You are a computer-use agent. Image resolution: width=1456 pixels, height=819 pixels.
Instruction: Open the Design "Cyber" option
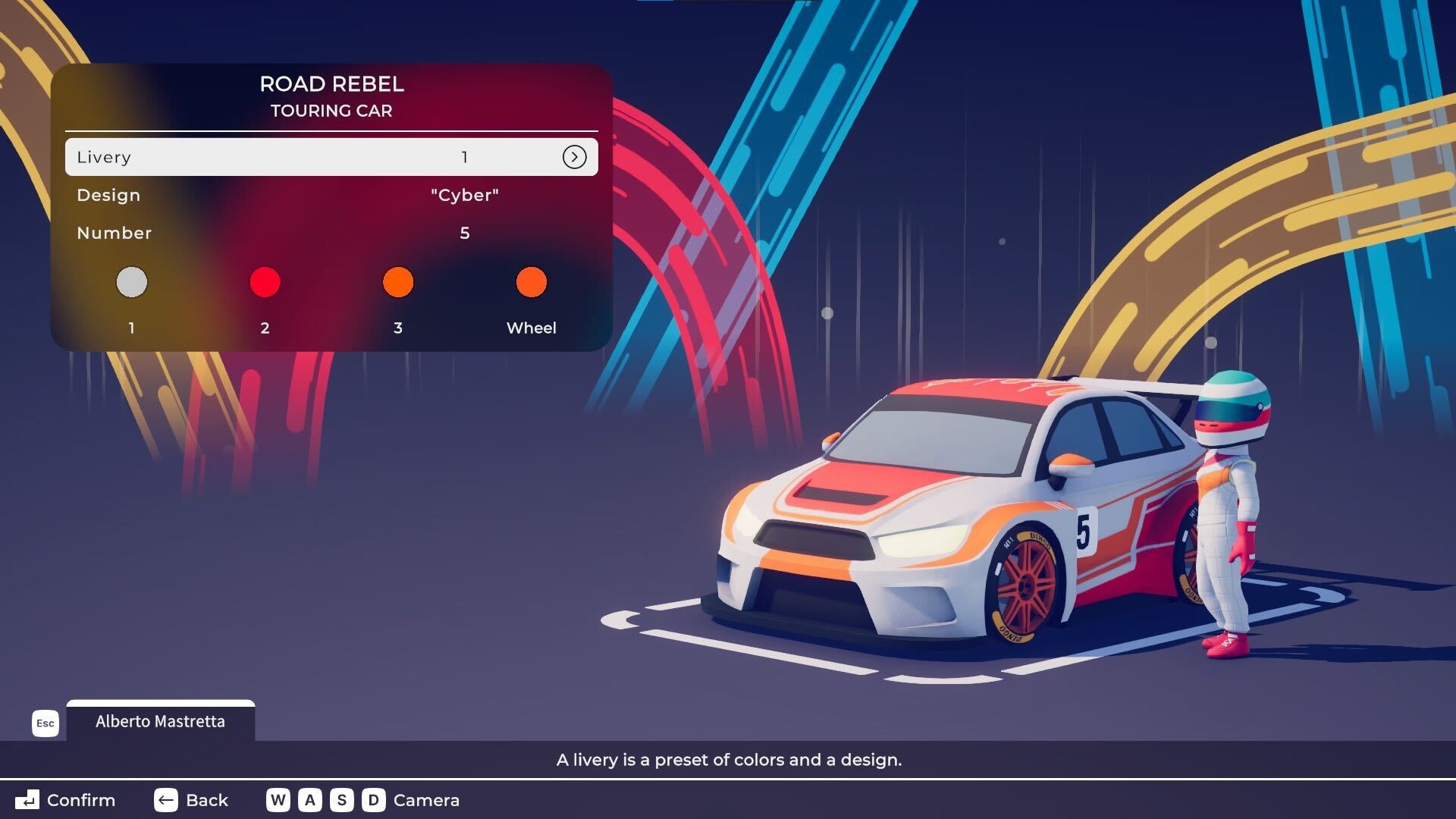331,195
